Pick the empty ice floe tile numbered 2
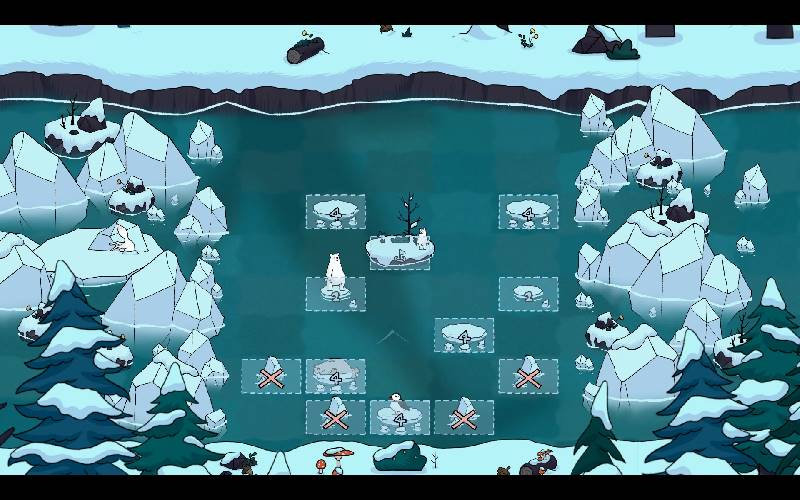The width and height of the screenshot is (800, 500). tap(528, 293)
